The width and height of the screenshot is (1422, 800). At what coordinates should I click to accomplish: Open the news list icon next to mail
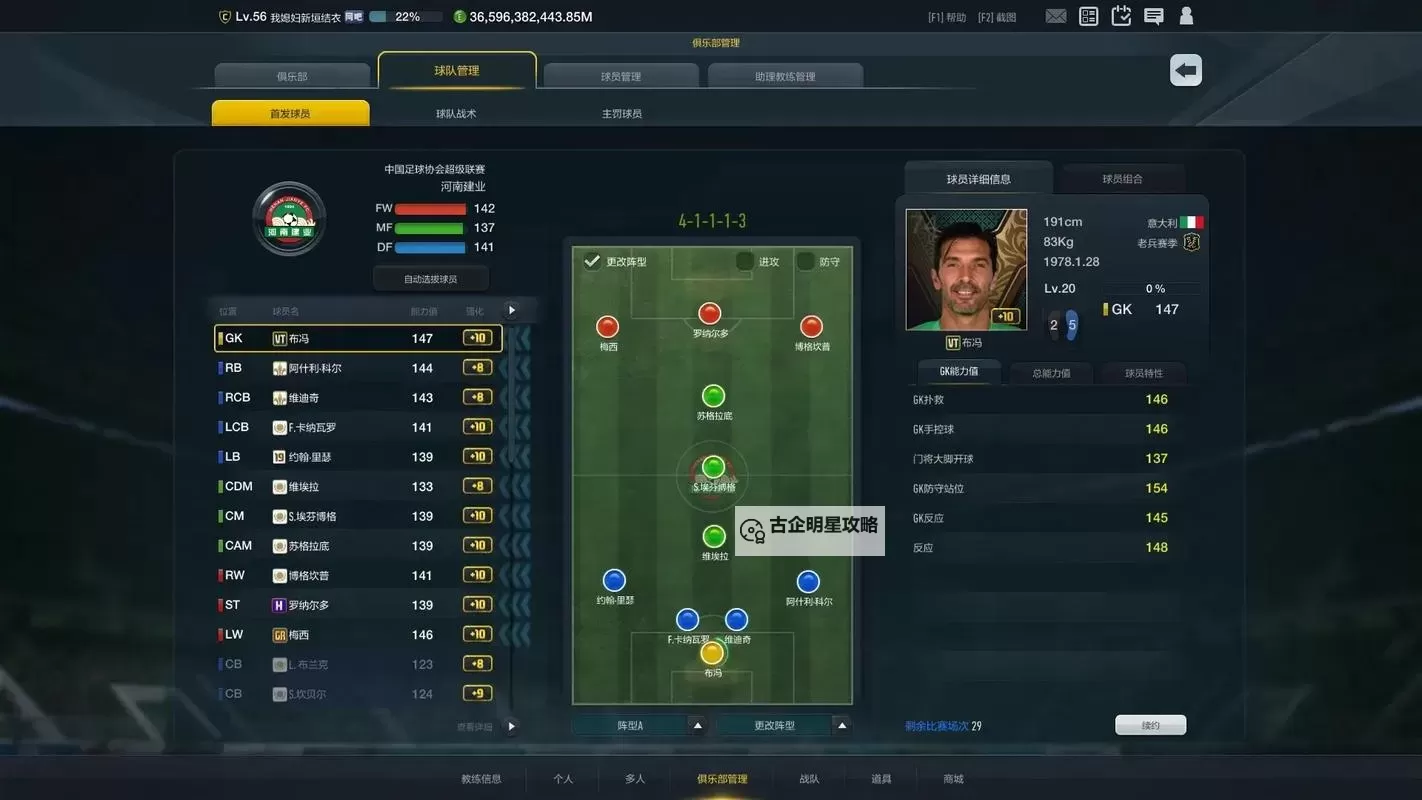pyautogui.click(x=1088, y=16)
